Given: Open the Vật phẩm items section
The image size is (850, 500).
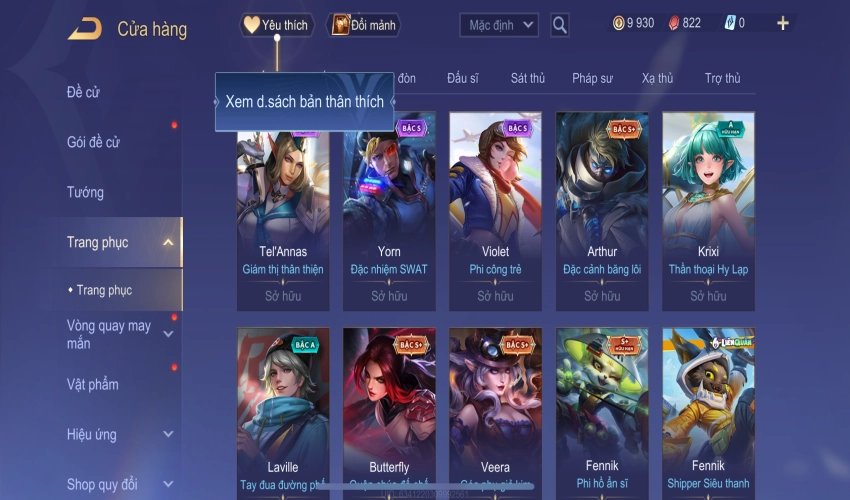Looking at the screenshot, I should point(92,384).
